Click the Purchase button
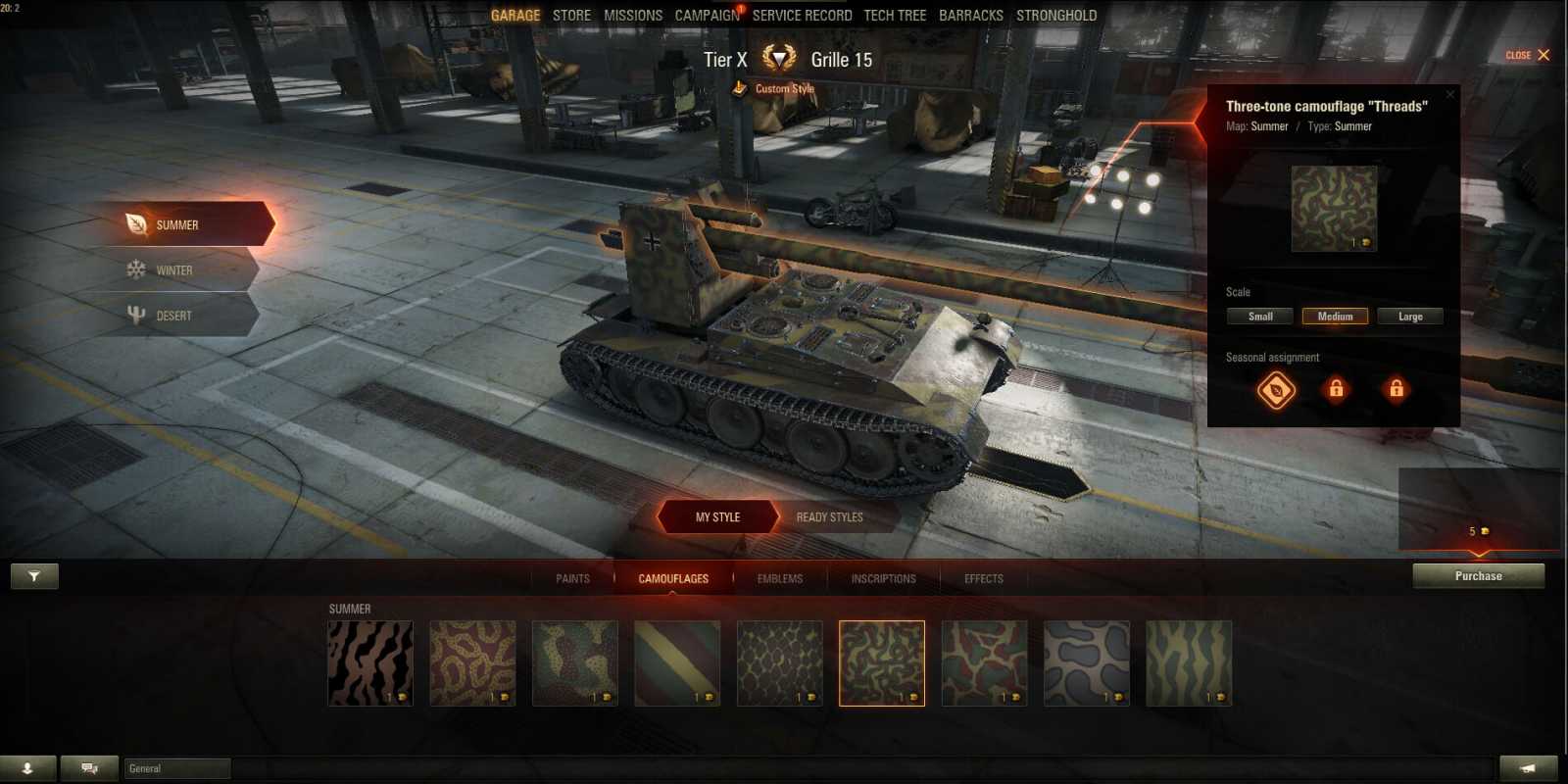Image resolution: width=1568 pixels, height=784 pixels. [x=1478, y=576]
